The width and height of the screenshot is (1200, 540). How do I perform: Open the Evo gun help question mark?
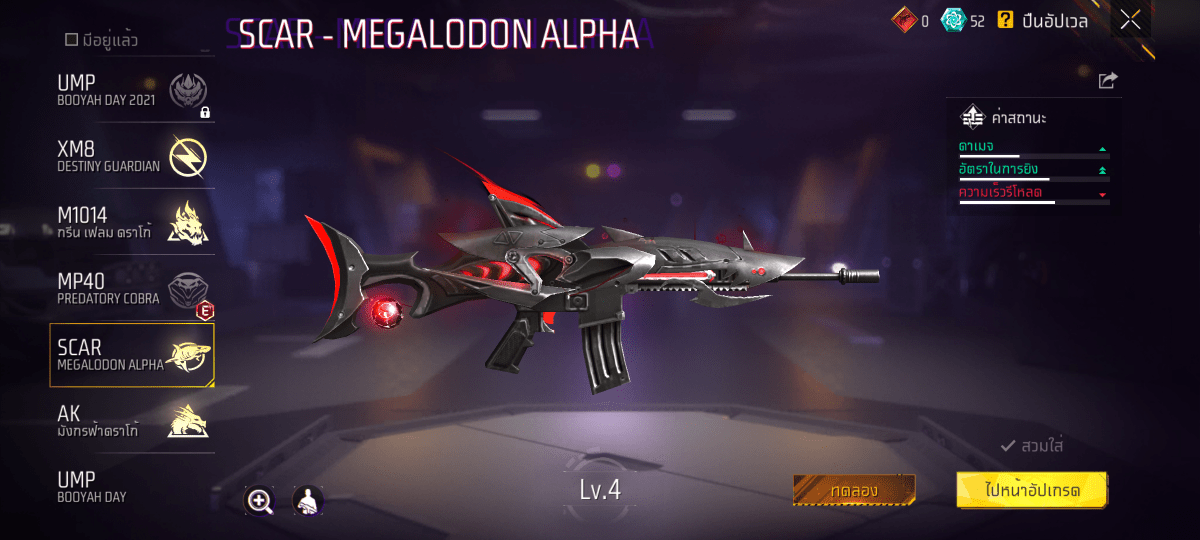(1005, 20)
